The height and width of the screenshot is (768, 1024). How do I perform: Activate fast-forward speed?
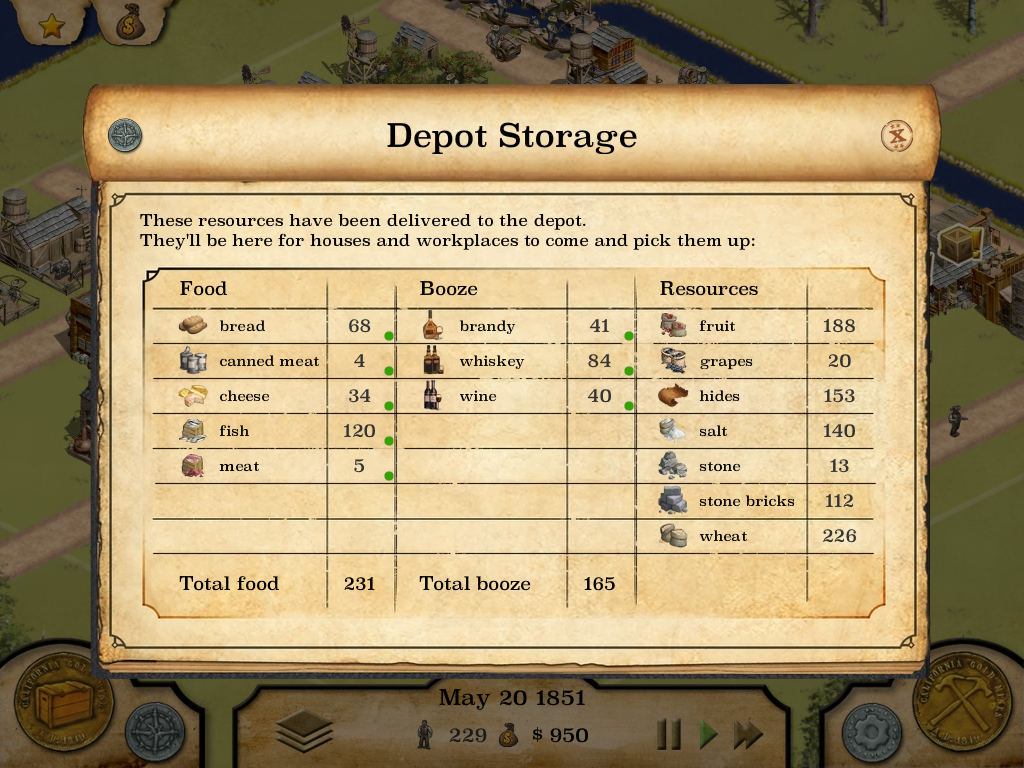click(x=748, y=735)
